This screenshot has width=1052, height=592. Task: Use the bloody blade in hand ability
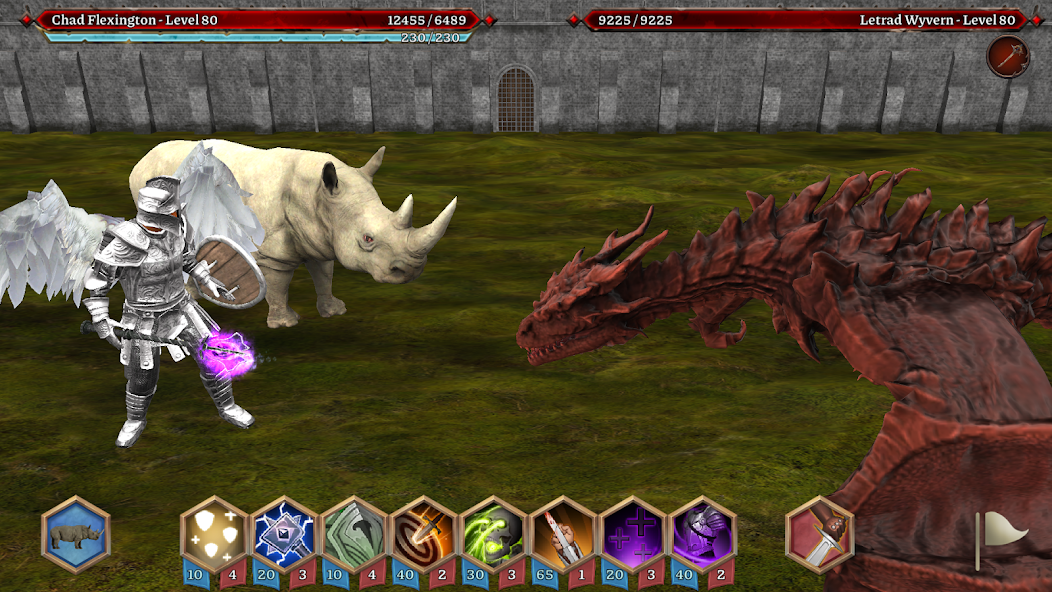pyautogui.click(x=564, y=534)
